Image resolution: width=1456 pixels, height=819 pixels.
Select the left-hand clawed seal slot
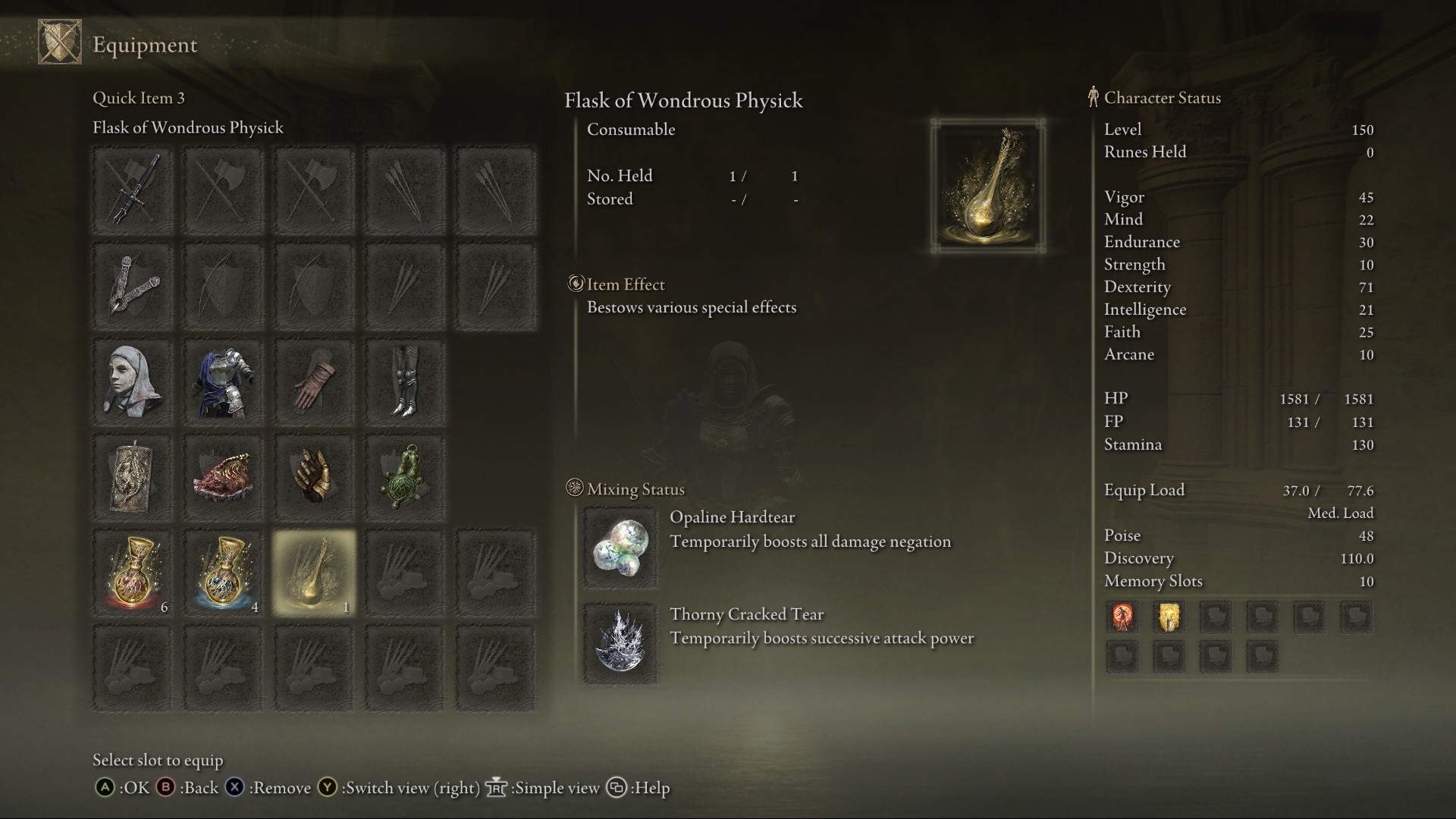pos(133,286)
